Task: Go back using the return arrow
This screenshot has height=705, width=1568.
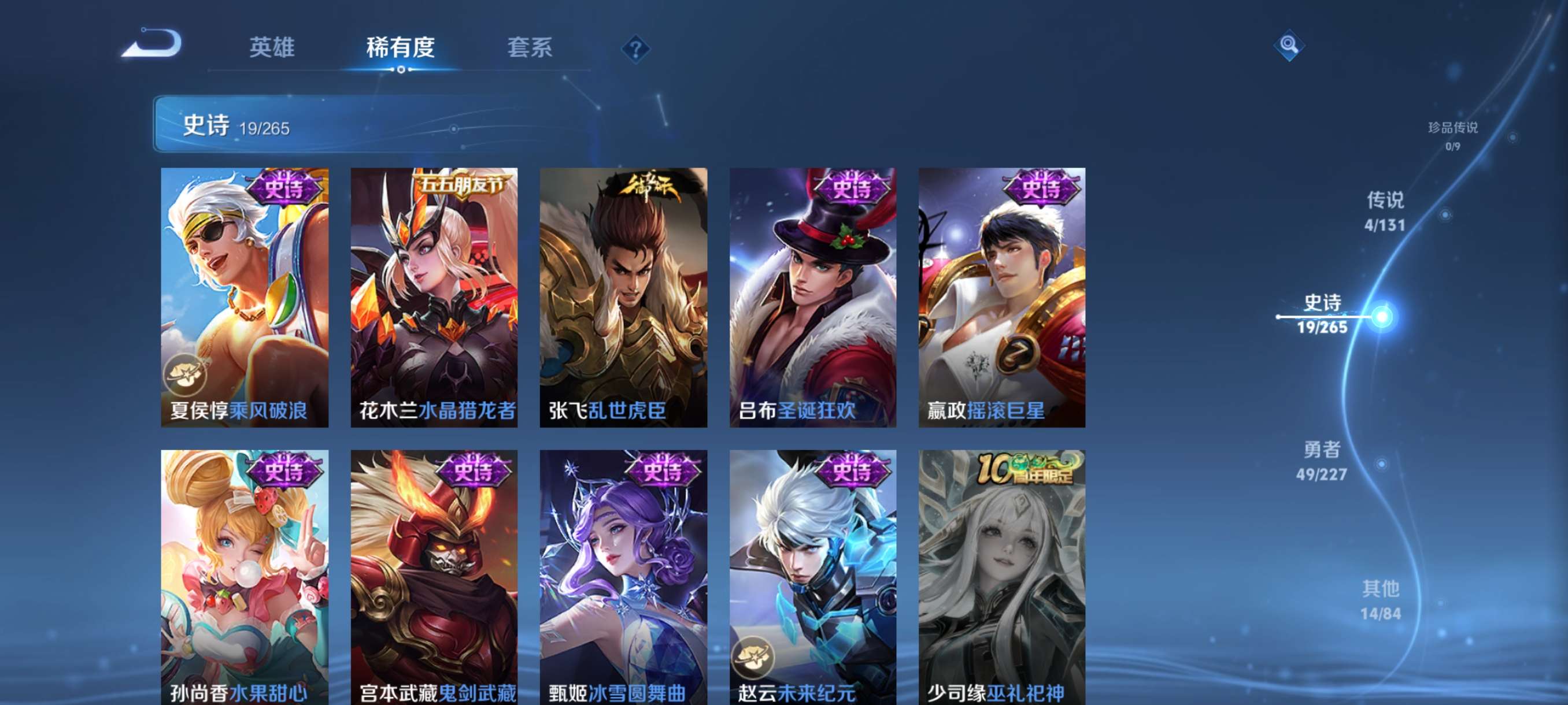Action: click(x=152, y=45)
